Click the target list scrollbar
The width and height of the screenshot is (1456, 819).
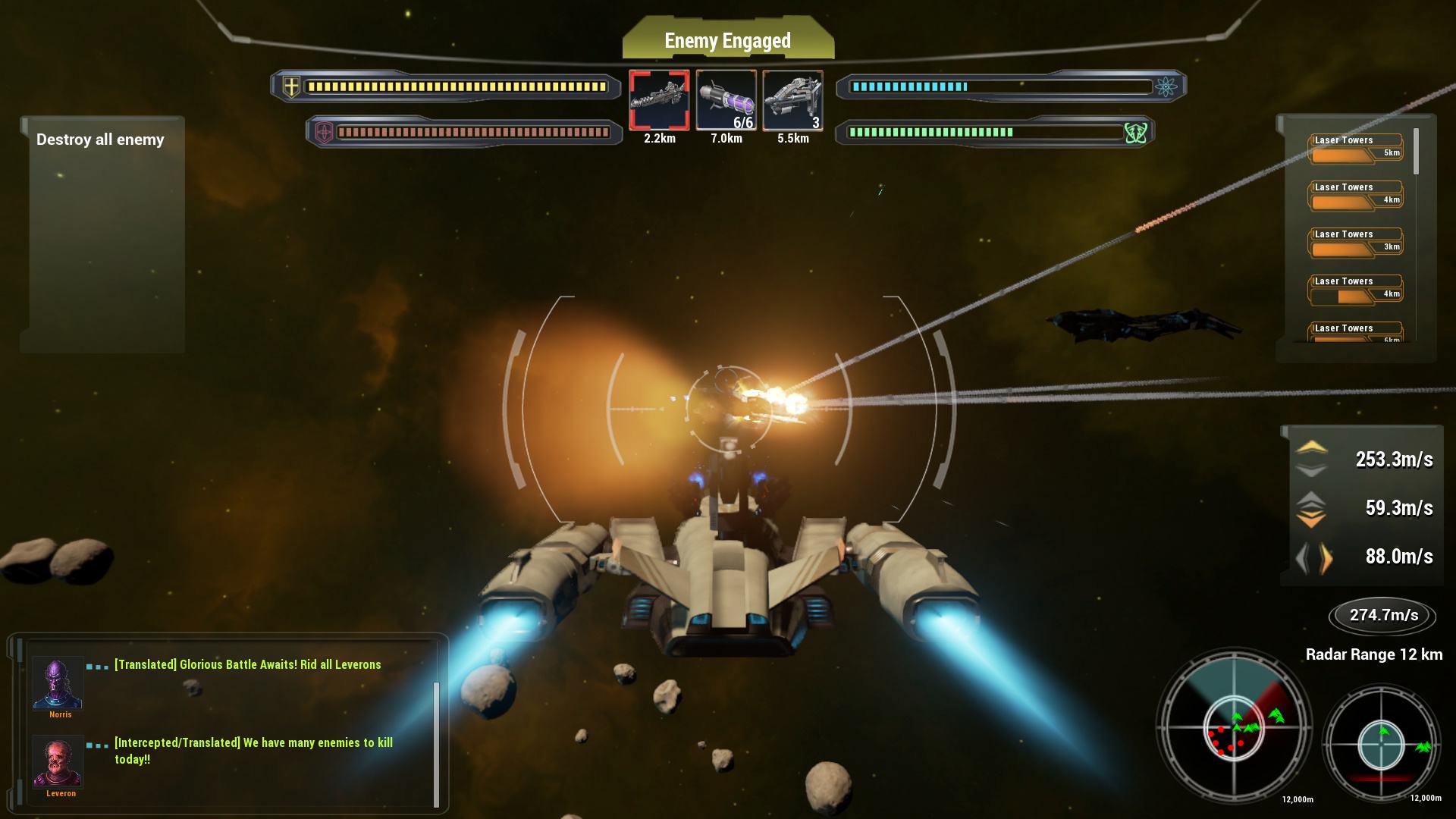point(1416,152)
